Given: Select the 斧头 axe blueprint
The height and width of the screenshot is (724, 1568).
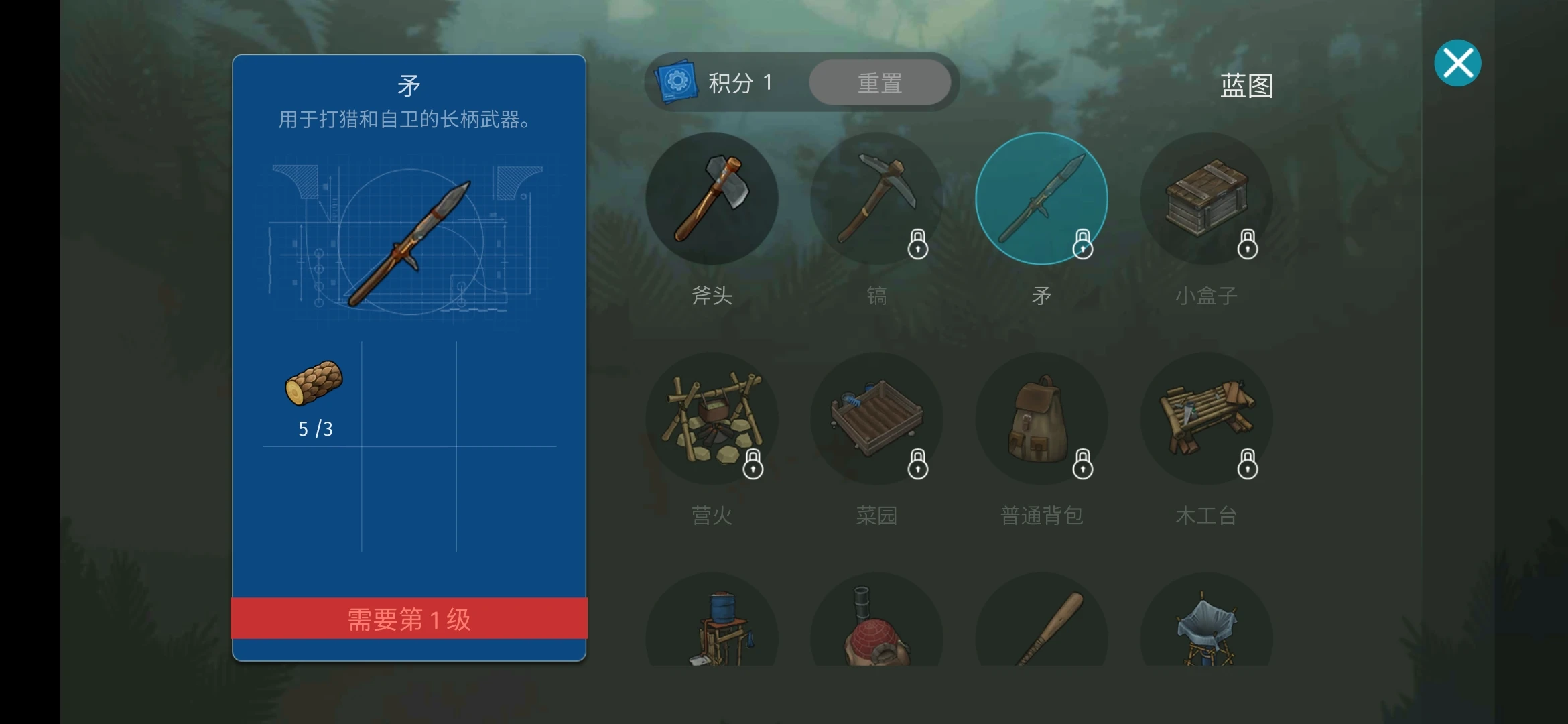Looking at the screenshot, I should pos(712,198).
